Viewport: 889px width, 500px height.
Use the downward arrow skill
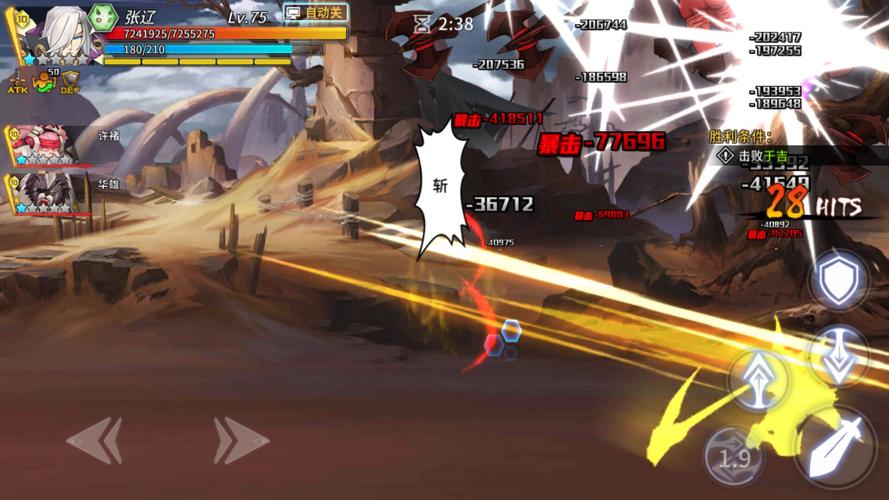(838, 357)
